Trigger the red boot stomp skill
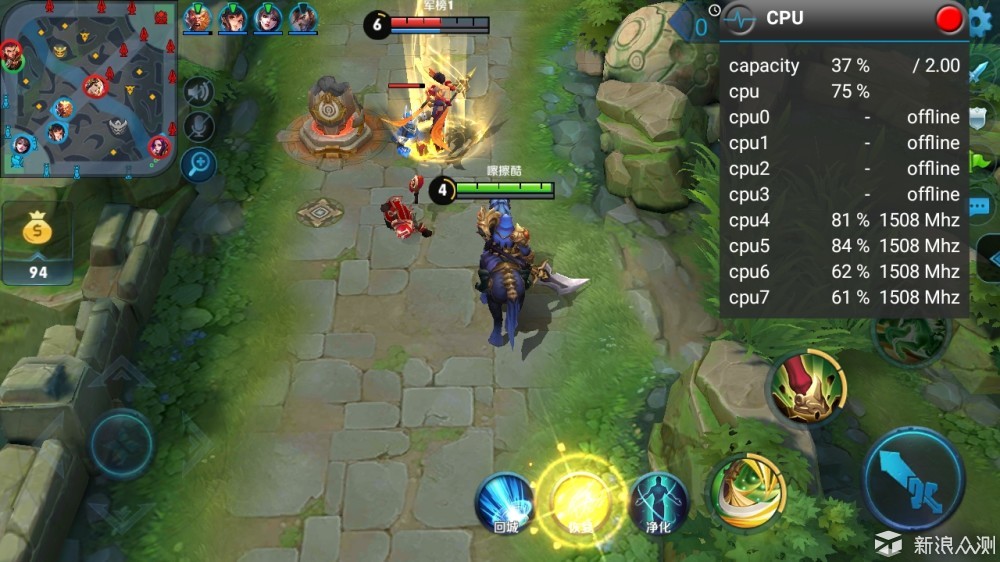1000x562 pixels. [x=807, y=387]
